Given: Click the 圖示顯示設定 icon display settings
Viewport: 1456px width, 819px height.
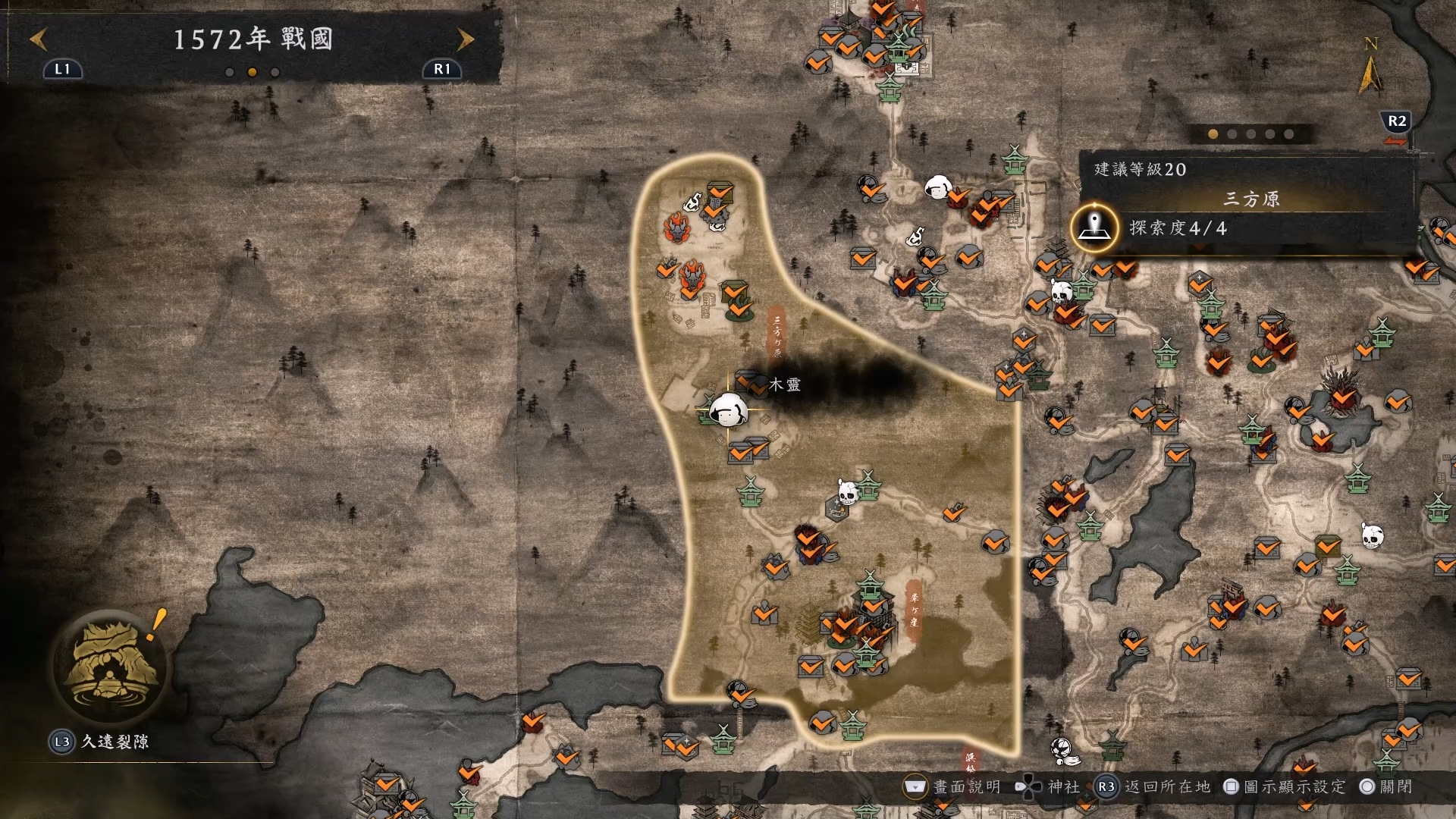Looking at the screenshot, I should (x=1285, y=786).
